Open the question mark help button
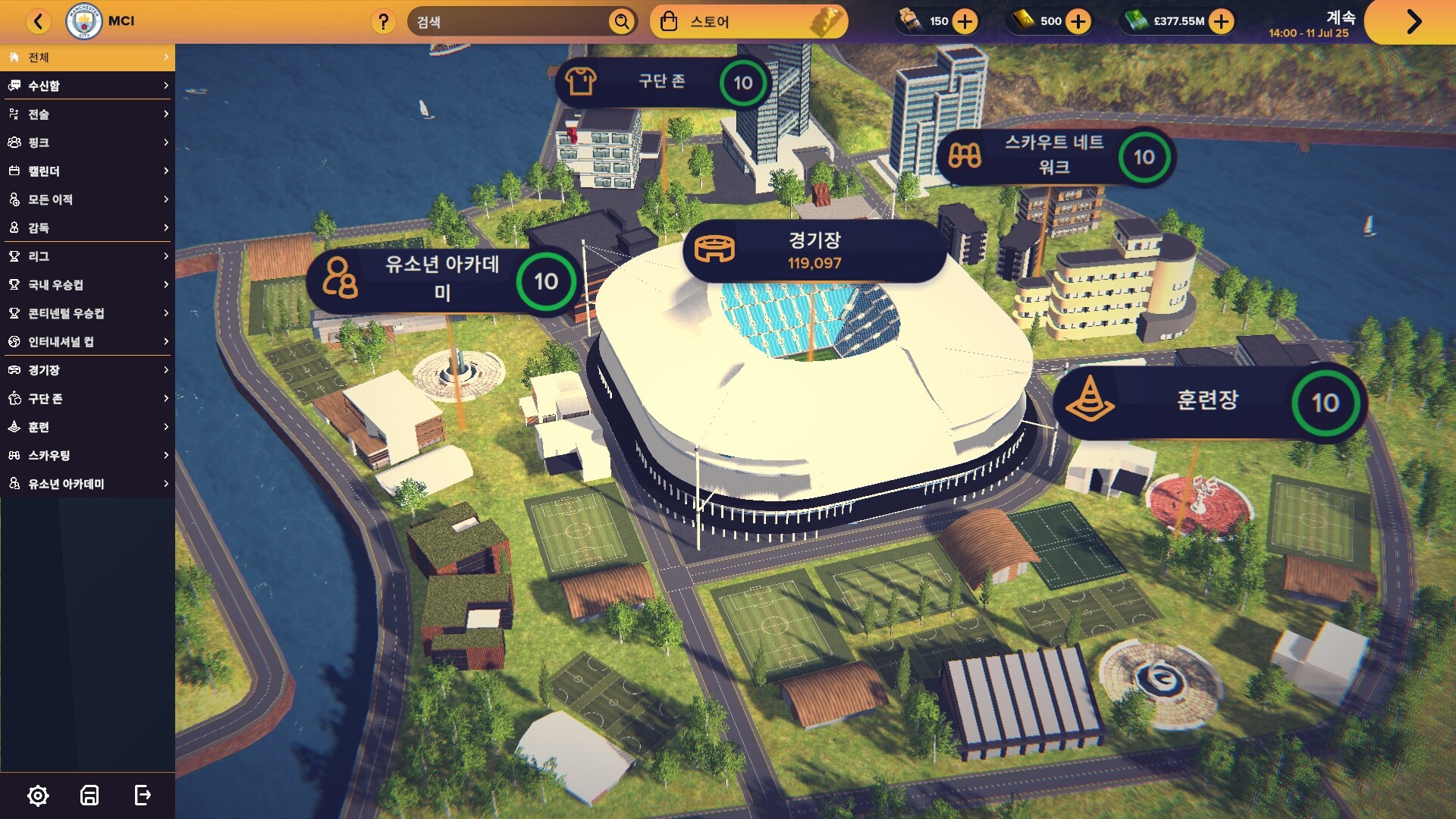 pos(384,22)
